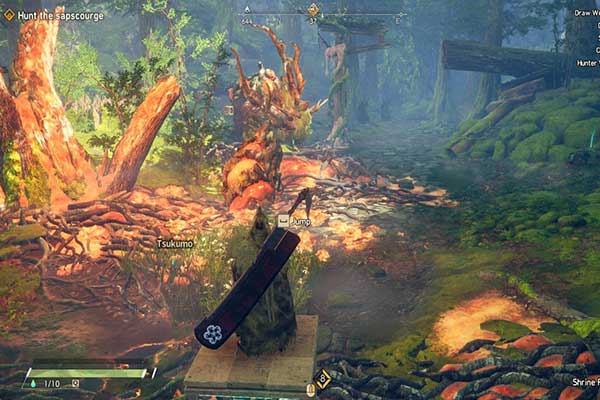Select the healing water droplet item icon
600x400 pixels.
pos(32,383)
